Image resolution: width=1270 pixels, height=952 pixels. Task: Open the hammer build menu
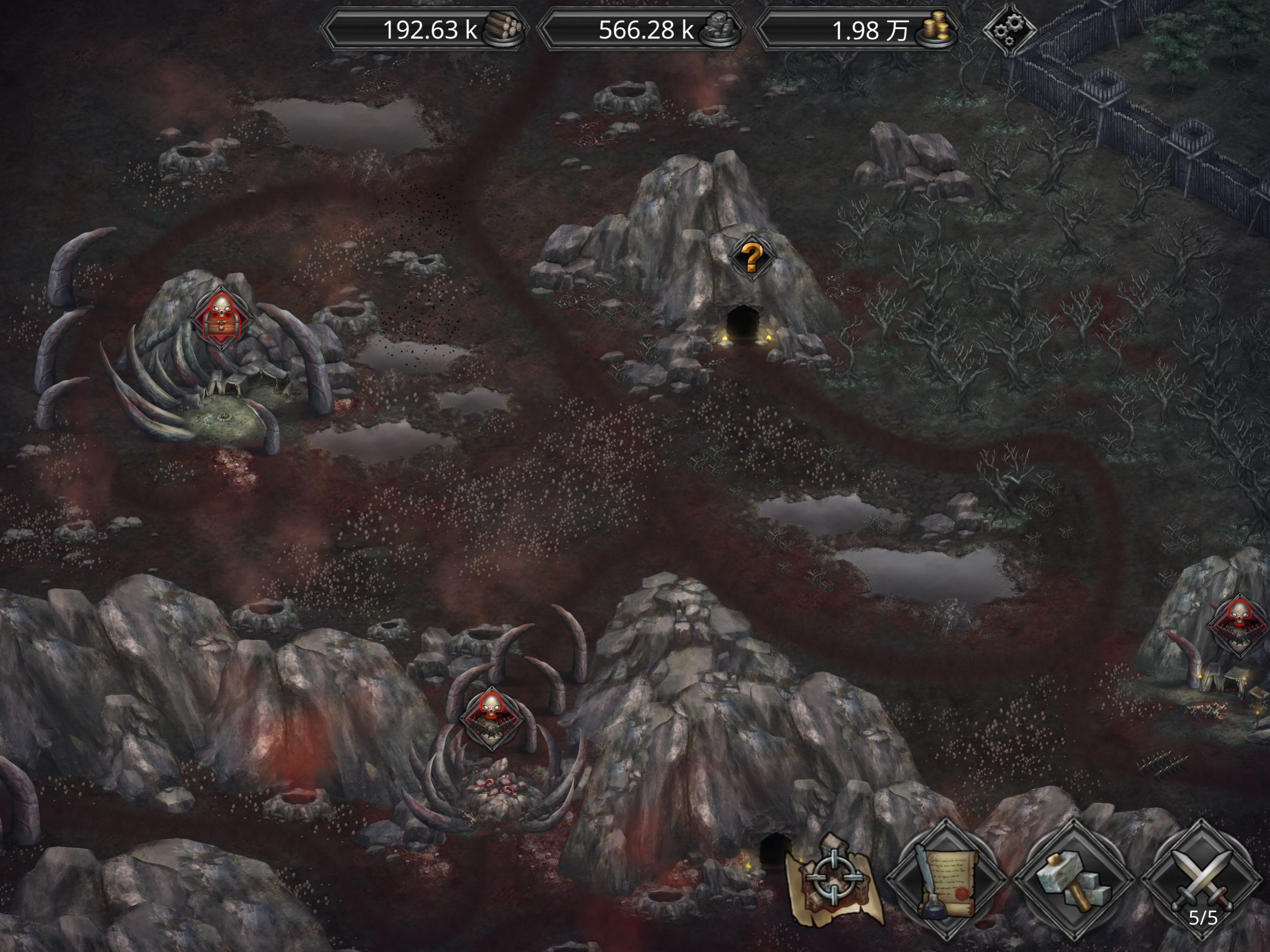click(1072, 879)
